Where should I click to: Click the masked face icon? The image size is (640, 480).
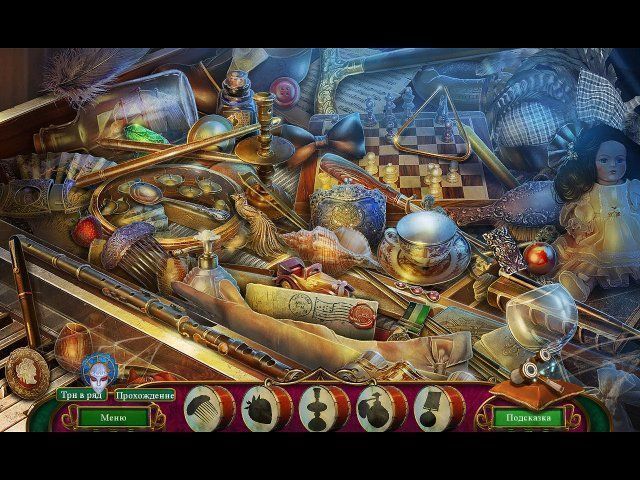click(x=99, y=371)
